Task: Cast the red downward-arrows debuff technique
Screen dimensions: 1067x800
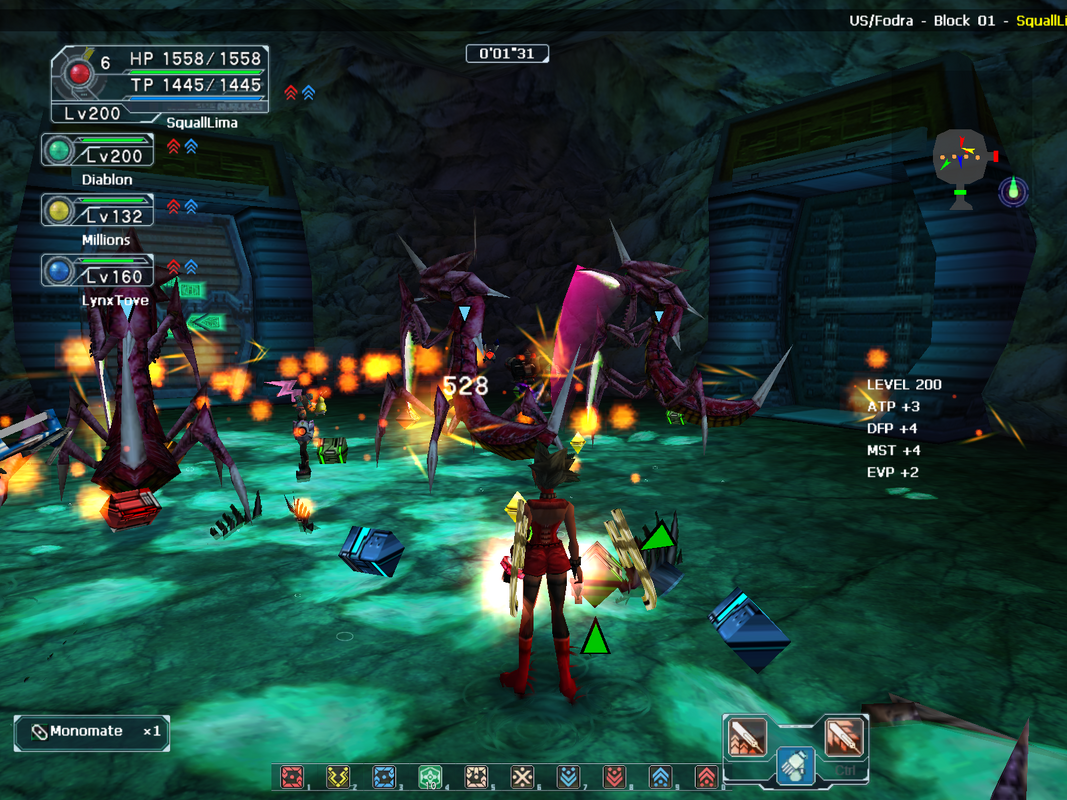Action: (x=614, y=777)
